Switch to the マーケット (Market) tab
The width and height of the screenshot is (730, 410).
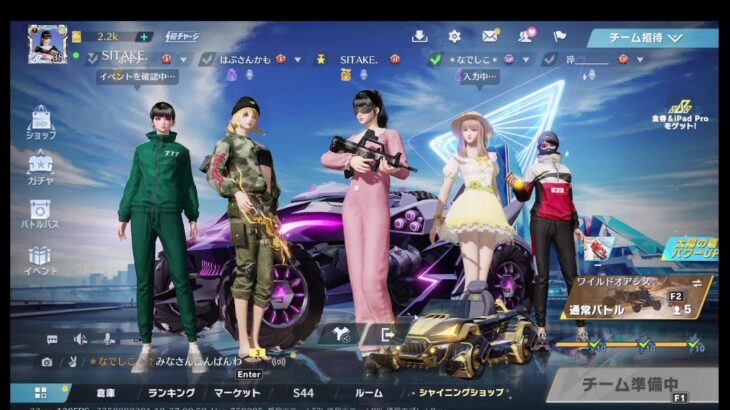click(x=237, y=393)
